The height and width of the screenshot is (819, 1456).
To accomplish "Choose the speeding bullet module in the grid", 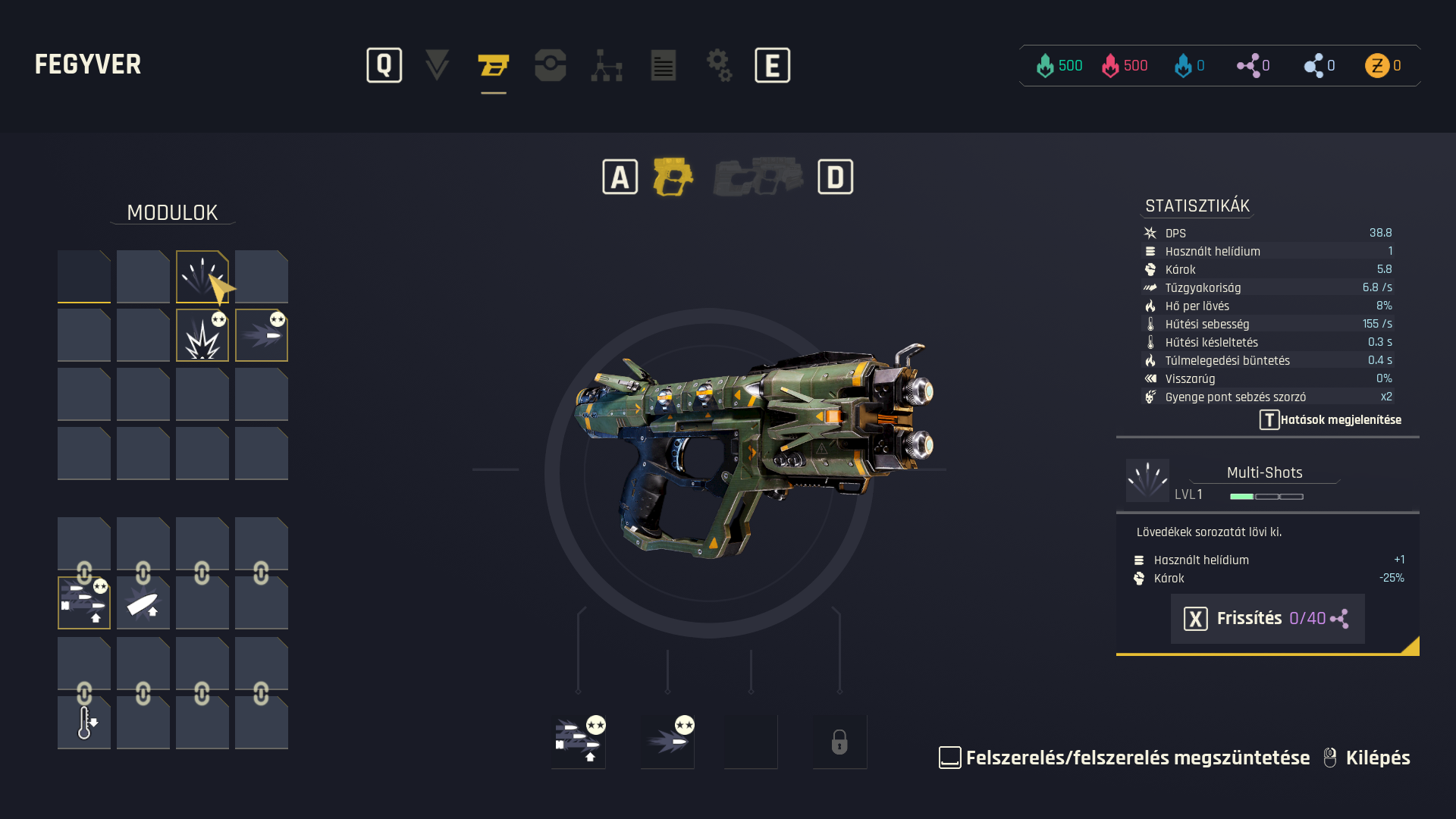I will coord(261,336).
